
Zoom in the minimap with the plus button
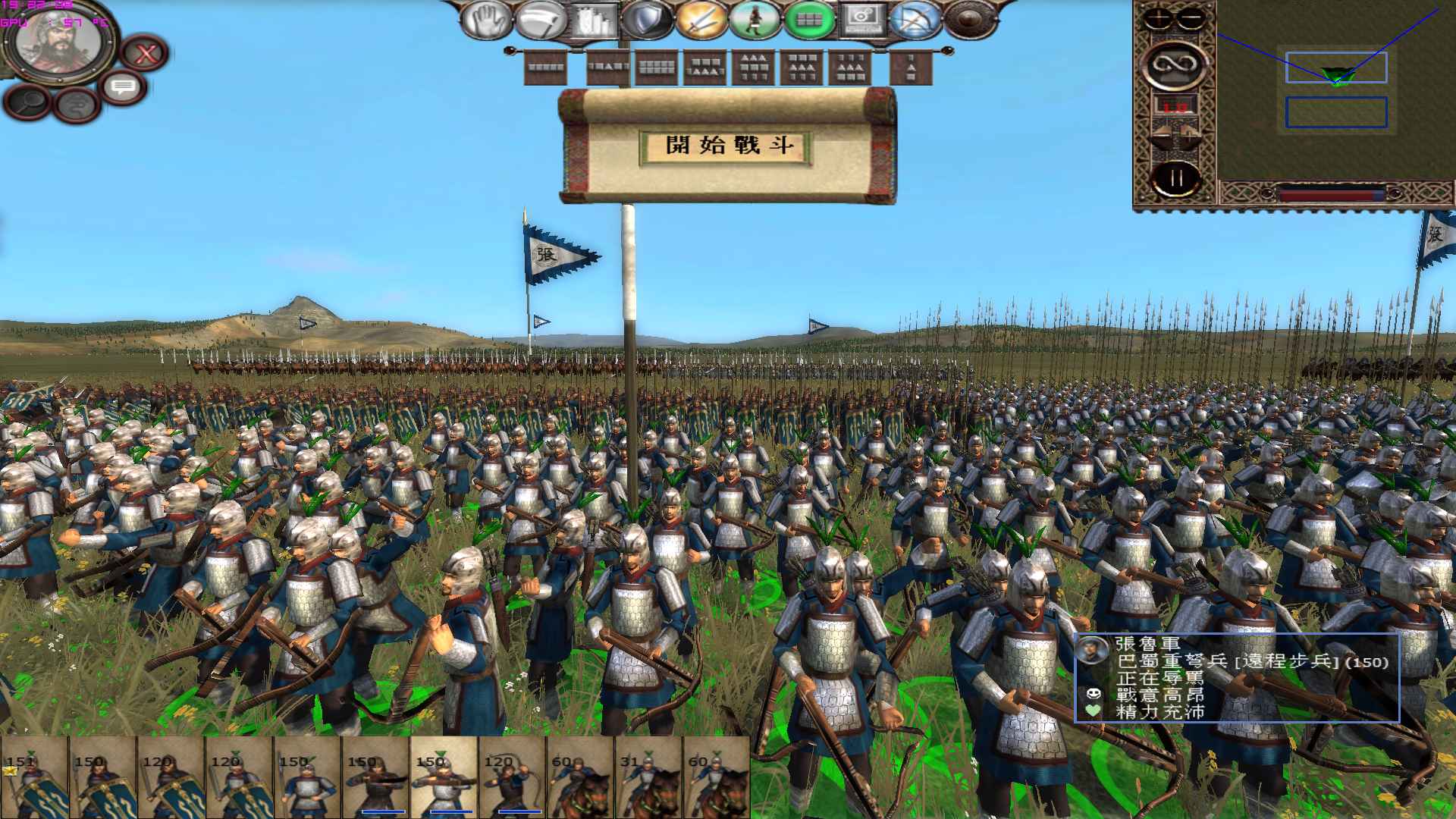point(1158,18)
